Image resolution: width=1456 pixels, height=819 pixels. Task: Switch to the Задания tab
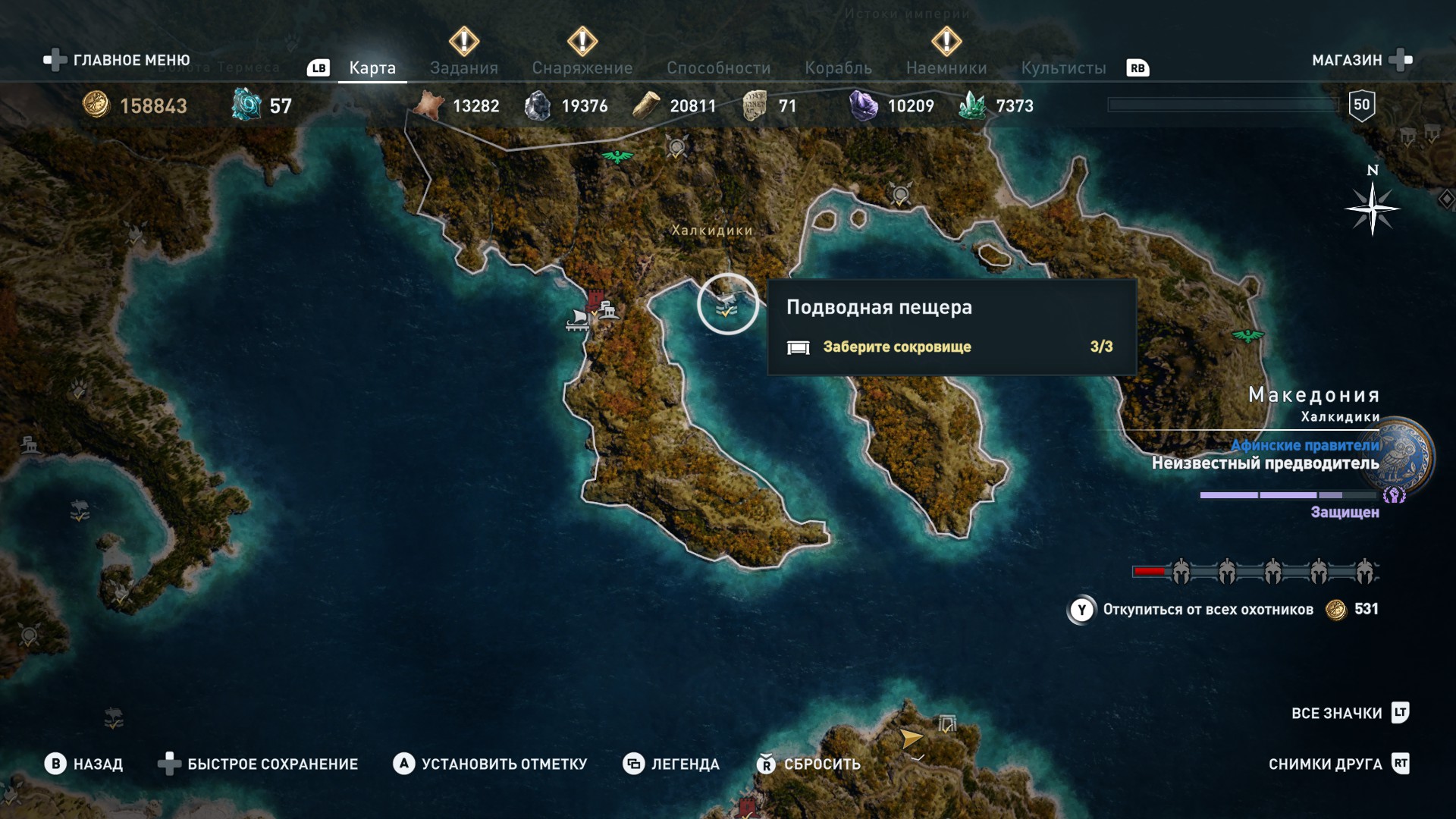click(x=463, y=67)
